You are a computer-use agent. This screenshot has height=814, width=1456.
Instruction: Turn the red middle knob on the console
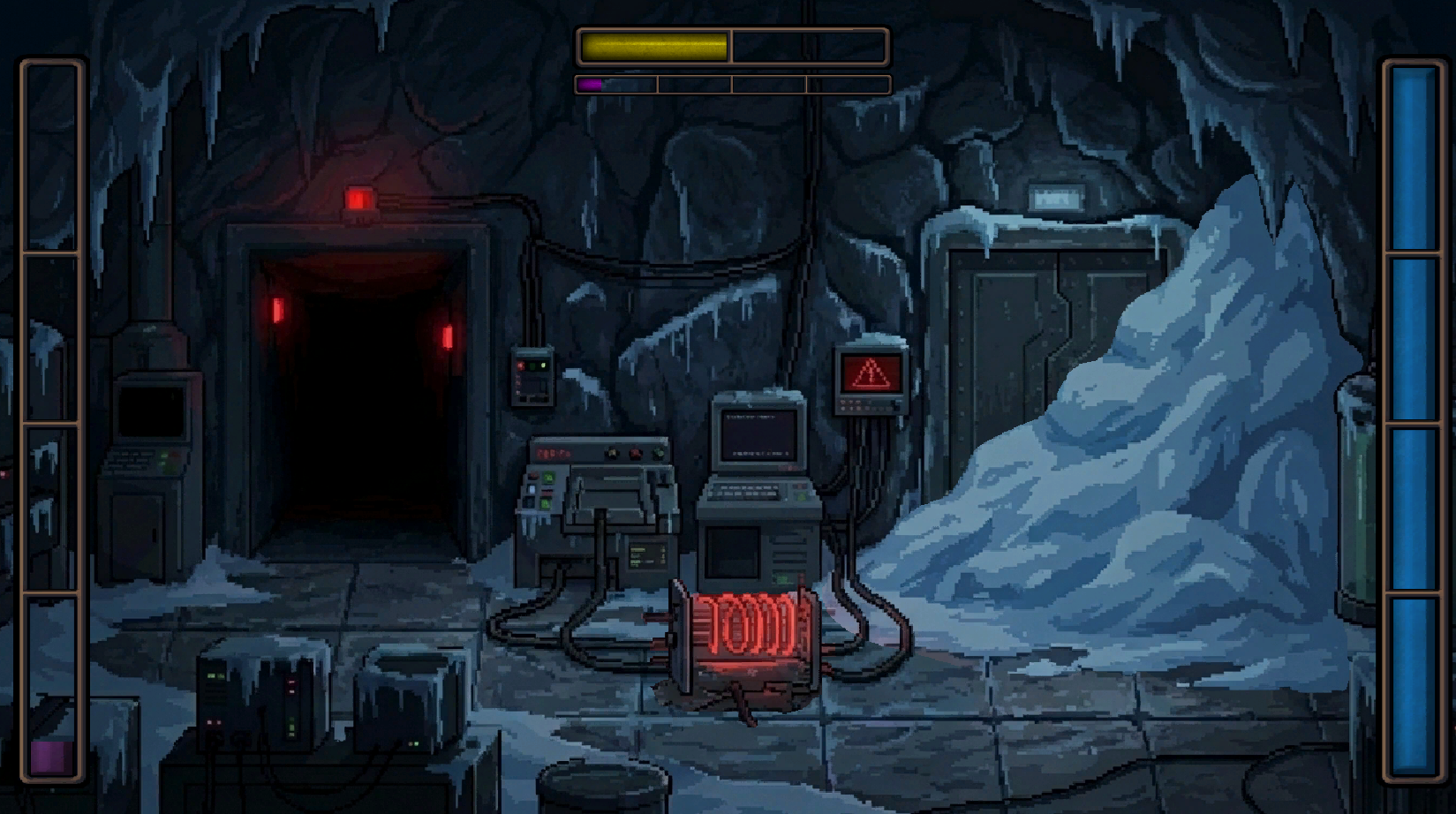(636, 453)
